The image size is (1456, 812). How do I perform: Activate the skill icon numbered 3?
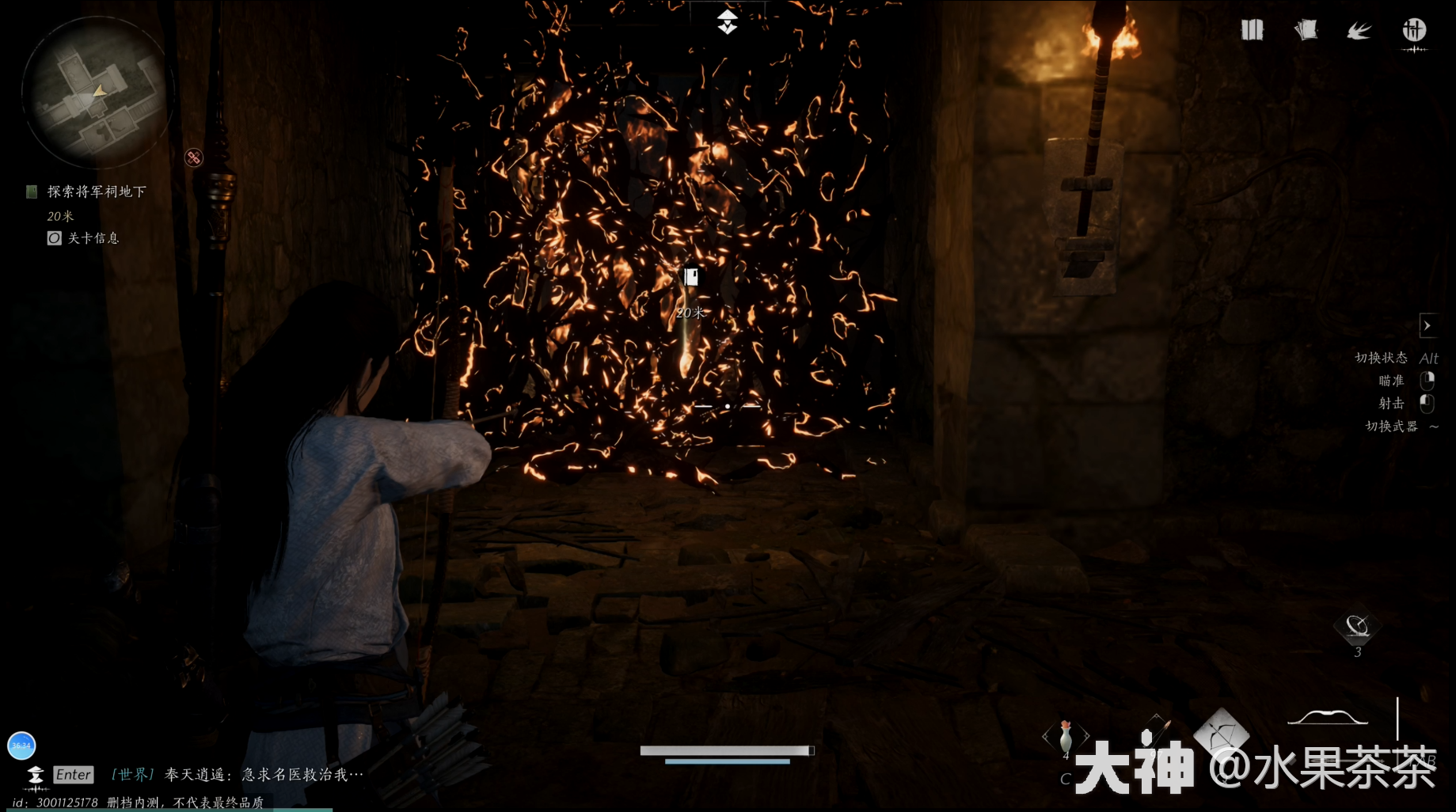pyautogui.click(x=1357, y=628)
